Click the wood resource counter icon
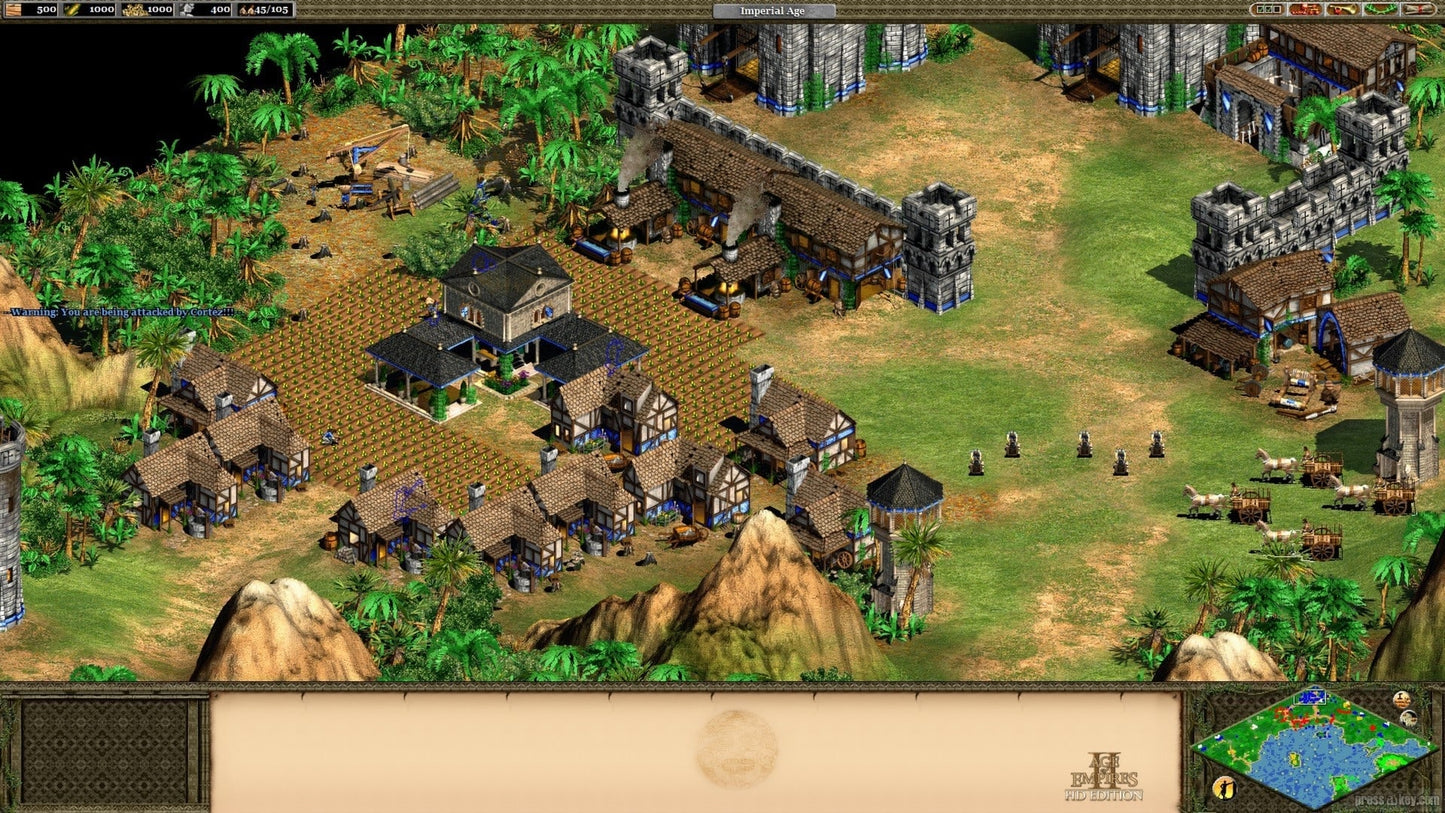Screen dimensions: 1445x813 (x=13, y=10)
